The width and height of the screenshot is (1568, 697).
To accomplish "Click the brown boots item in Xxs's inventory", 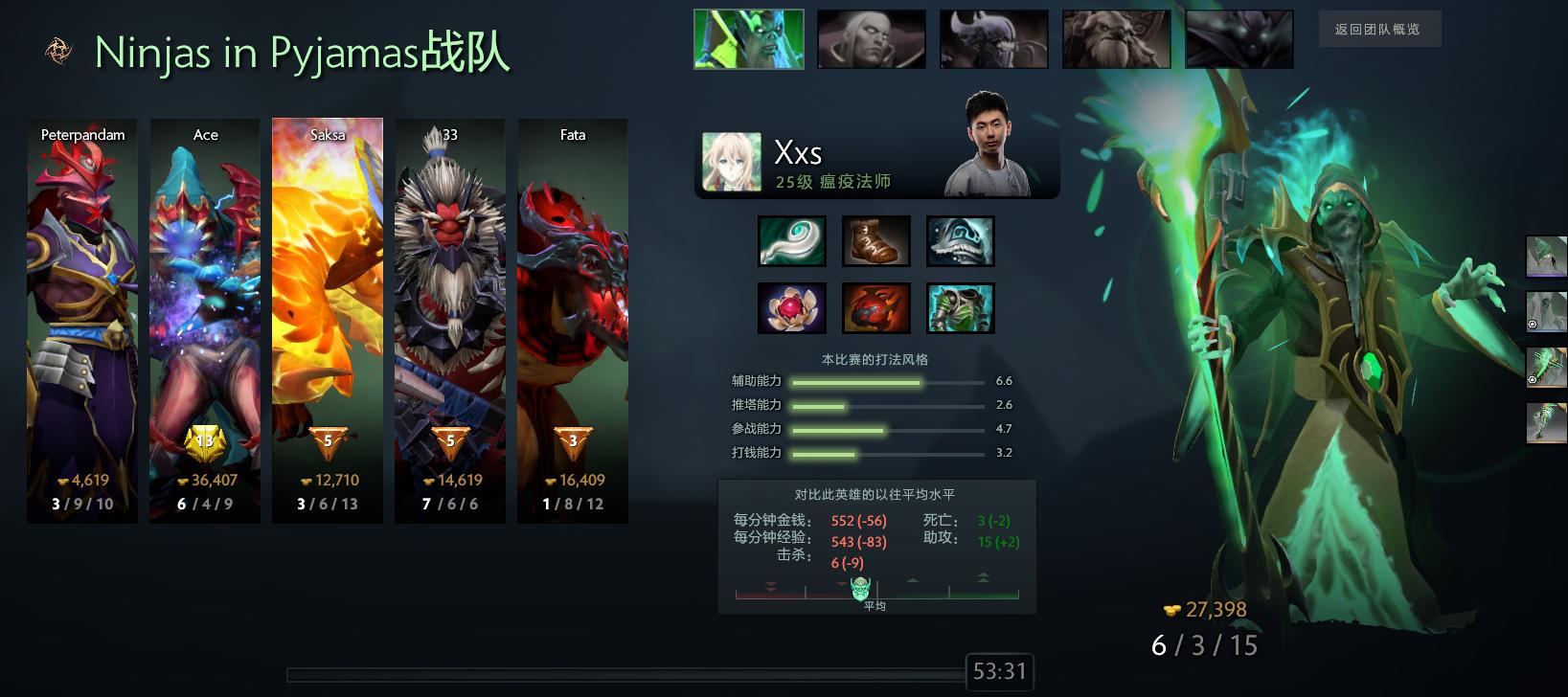I will pos(876,240).
